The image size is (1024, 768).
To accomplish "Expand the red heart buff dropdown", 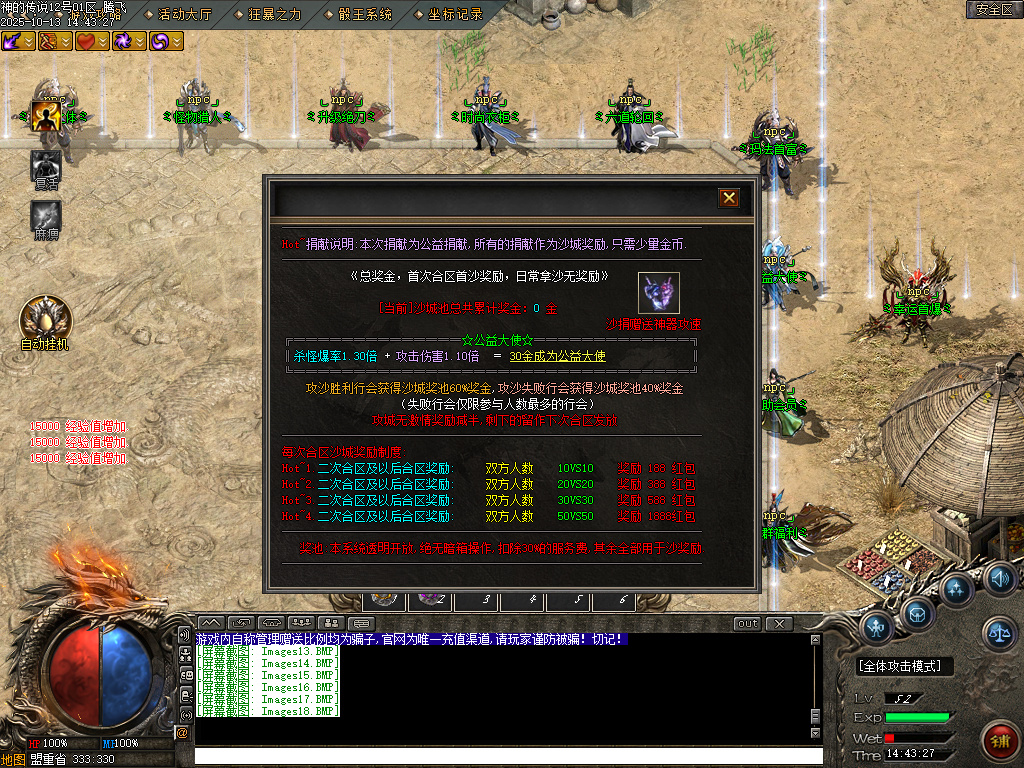I will pyautogui.click(x=103, y=41).
